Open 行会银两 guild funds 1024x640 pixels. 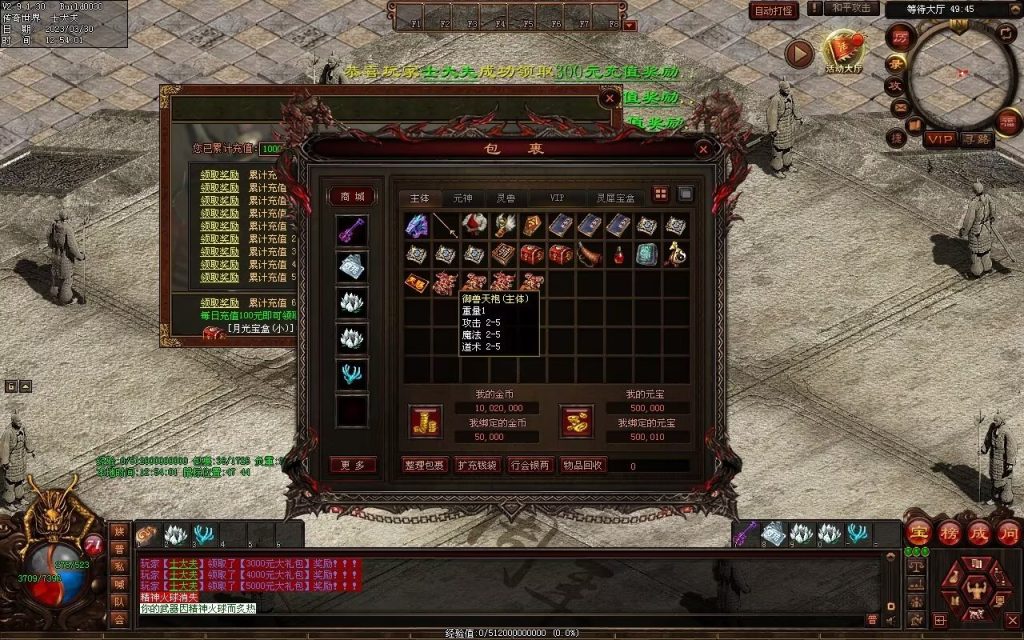click(x=529, y=465)
